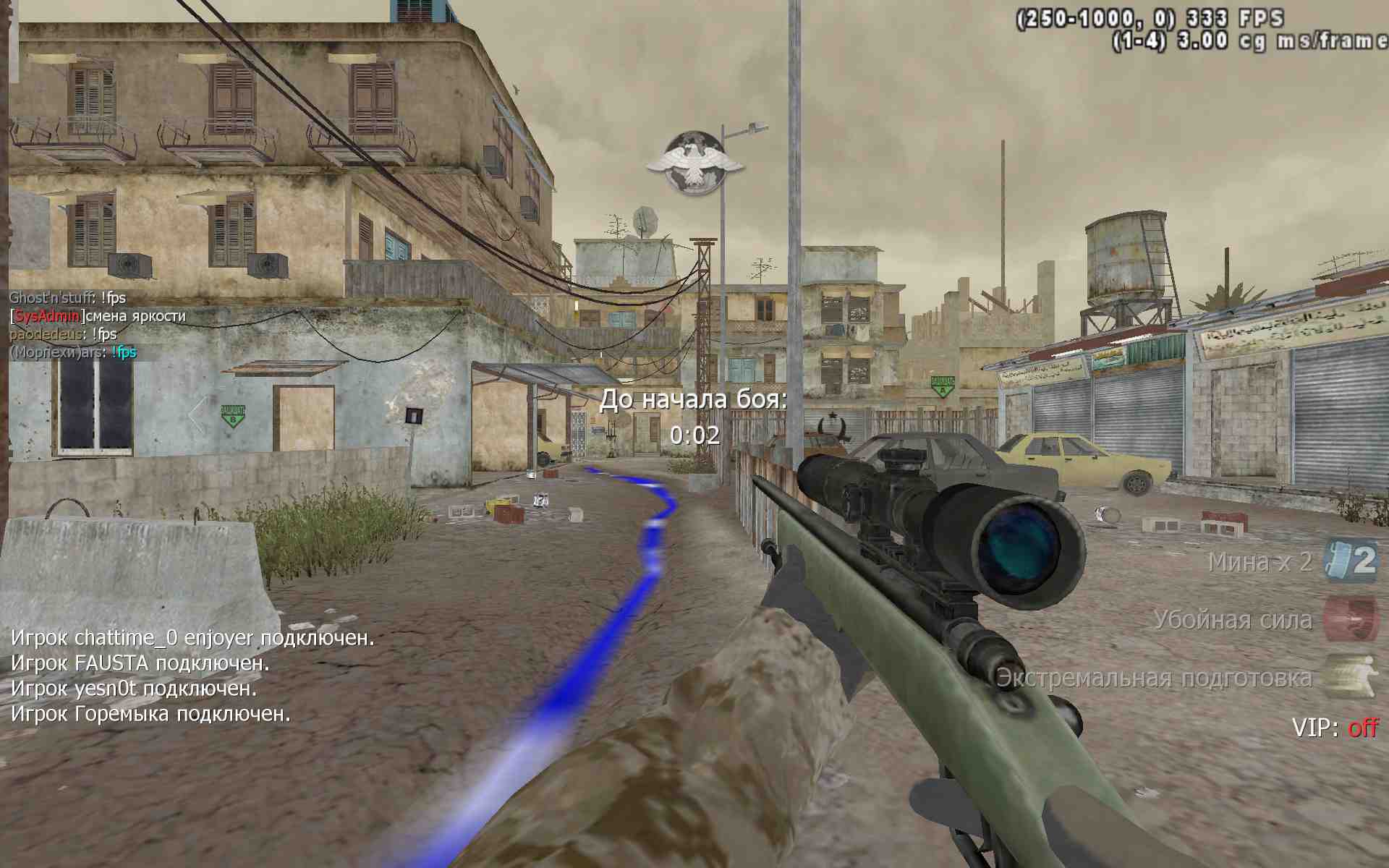Select the bombsite B objective marker
This screenshot has width=1389, height=868.
click(x=232, y=415)
